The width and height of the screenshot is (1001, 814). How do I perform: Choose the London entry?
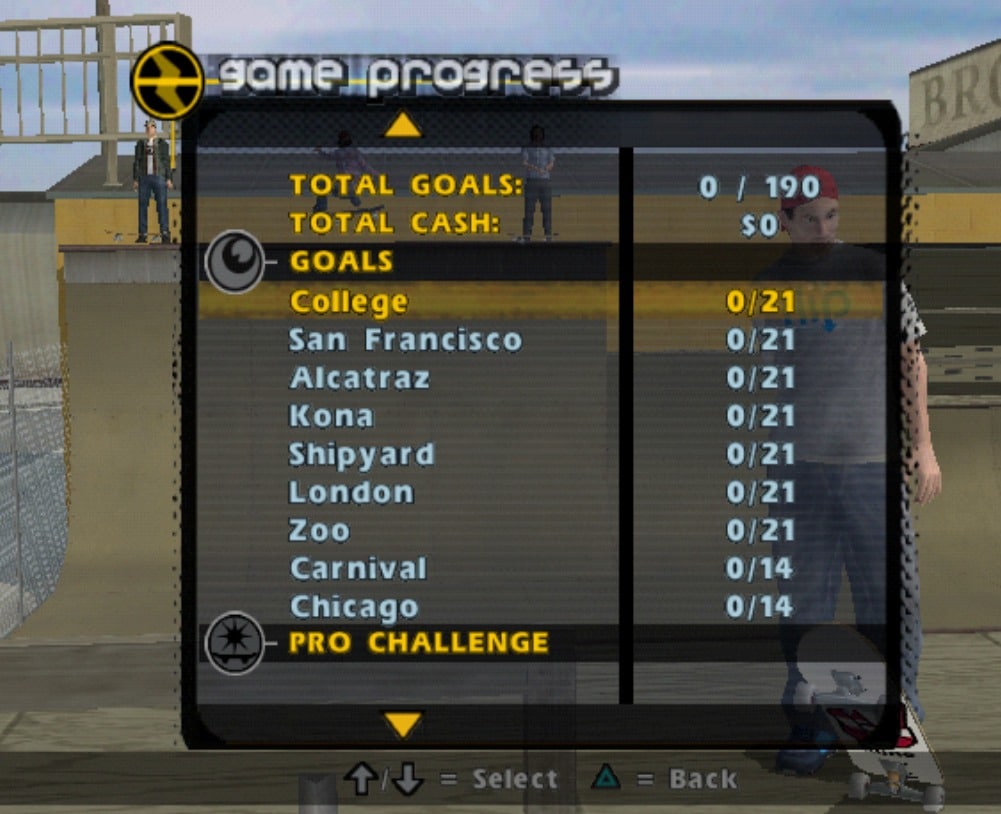click(351, 492)
